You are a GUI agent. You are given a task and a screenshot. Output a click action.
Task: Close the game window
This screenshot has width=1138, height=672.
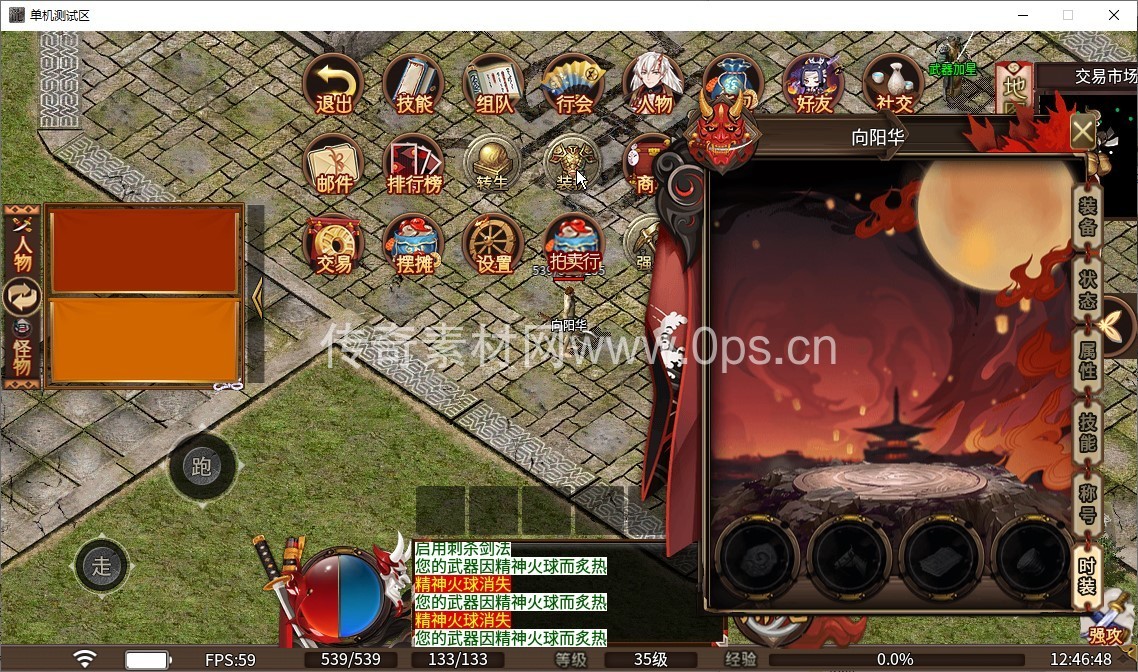tap(1114, 15)
